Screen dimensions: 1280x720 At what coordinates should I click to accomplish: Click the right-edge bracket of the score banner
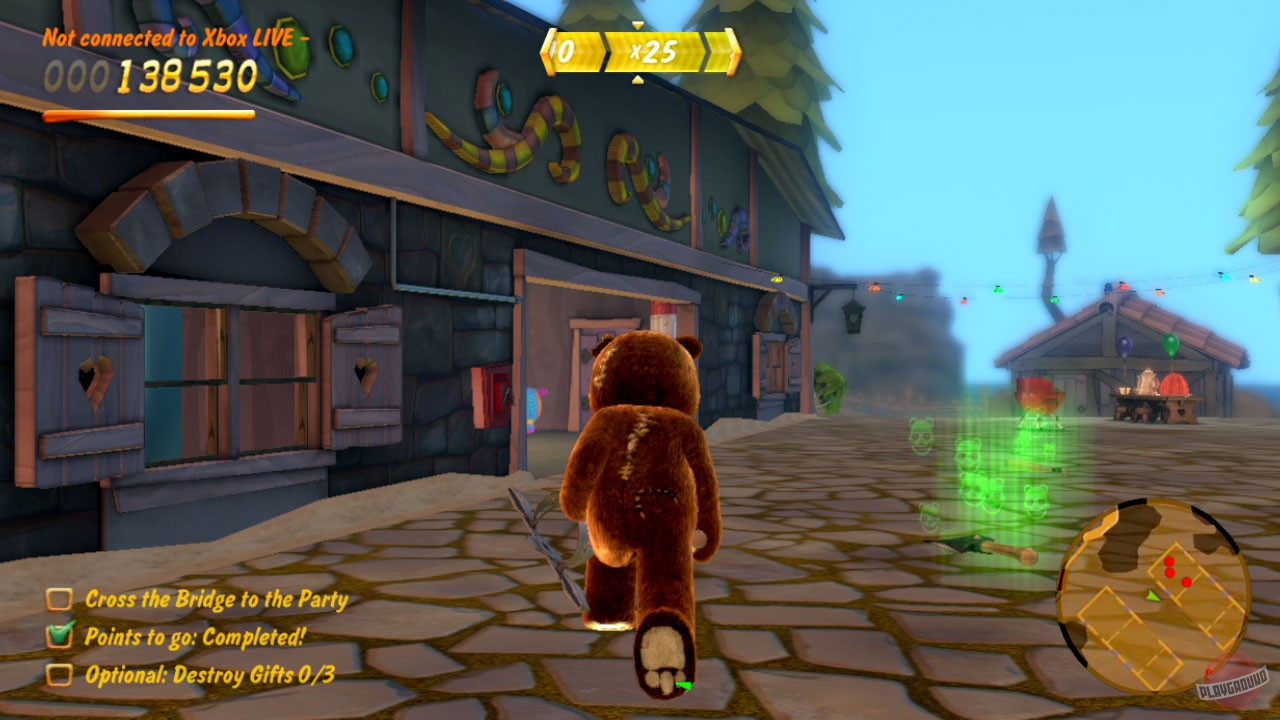(x=735, y=50)
